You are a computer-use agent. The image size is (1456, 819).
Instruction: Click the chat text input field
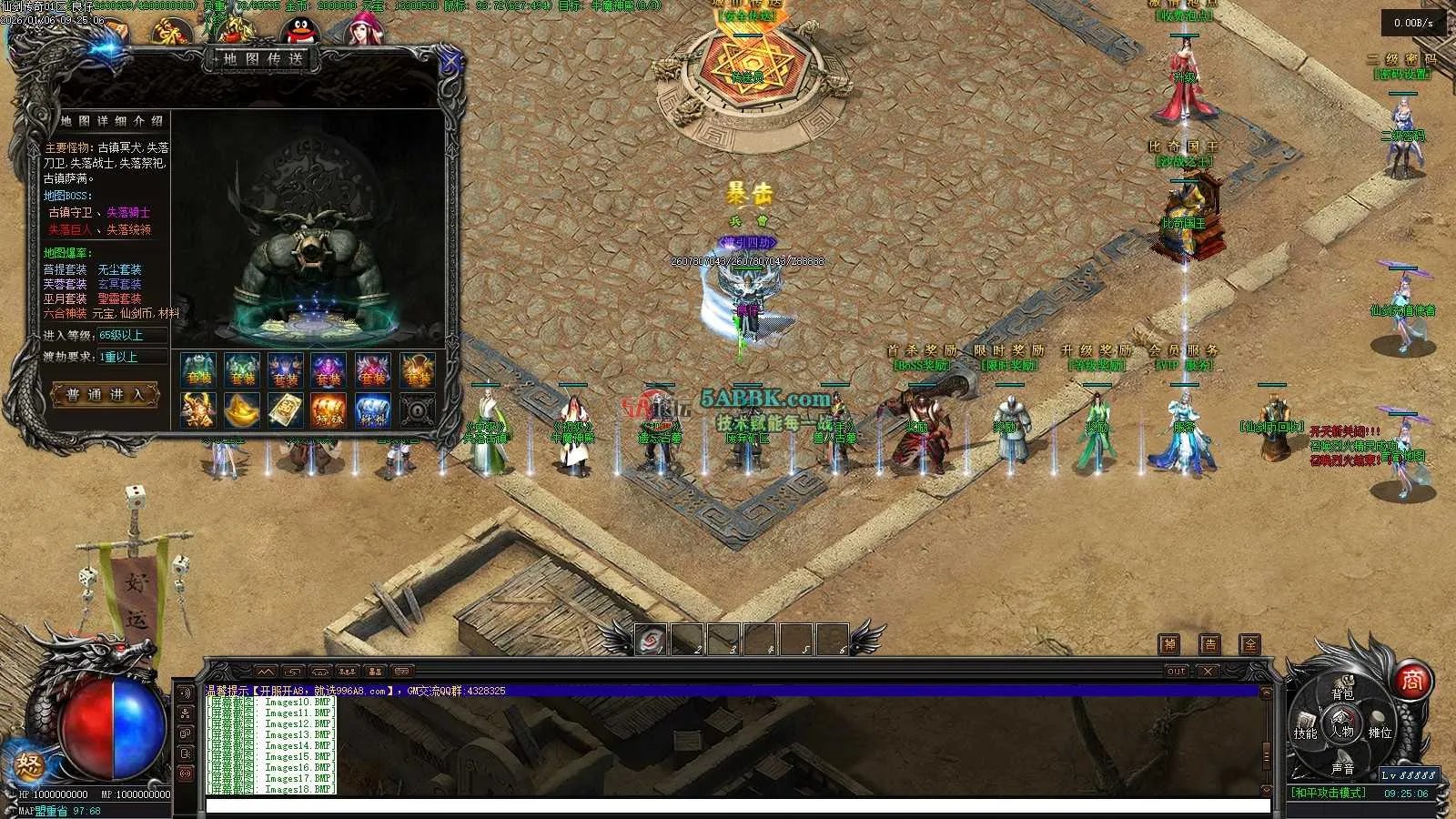coord(737,805)
